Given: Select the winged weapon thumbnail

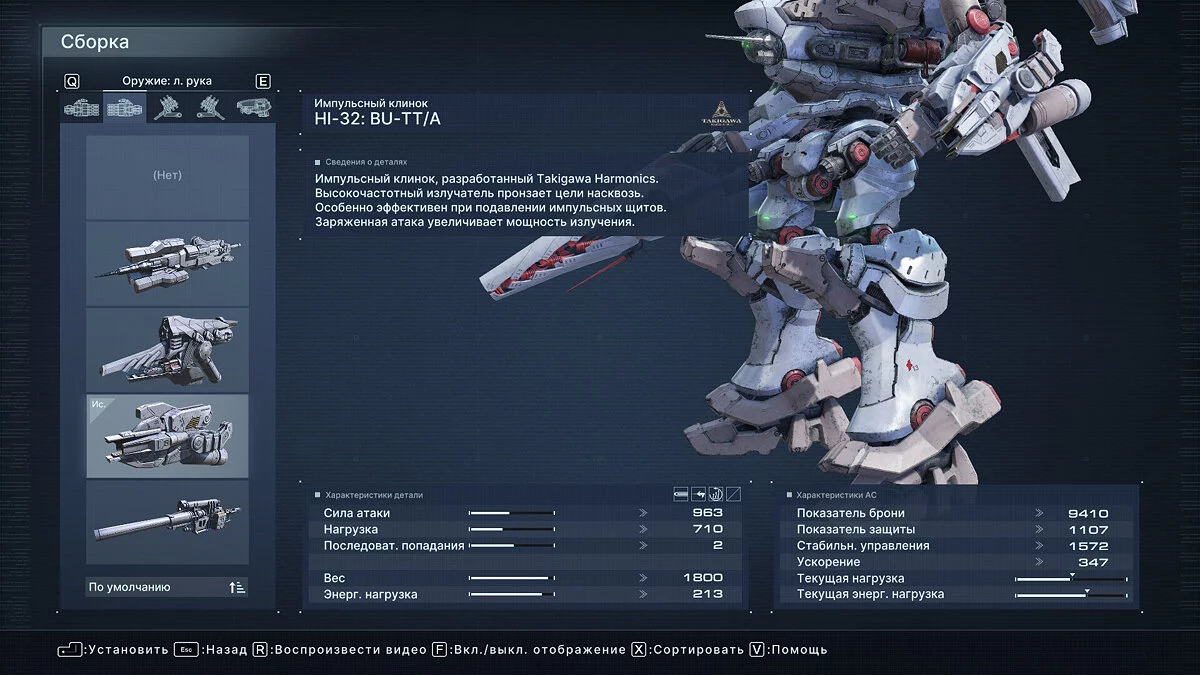Looking at the screenshot, I should [x=167, y=349].
